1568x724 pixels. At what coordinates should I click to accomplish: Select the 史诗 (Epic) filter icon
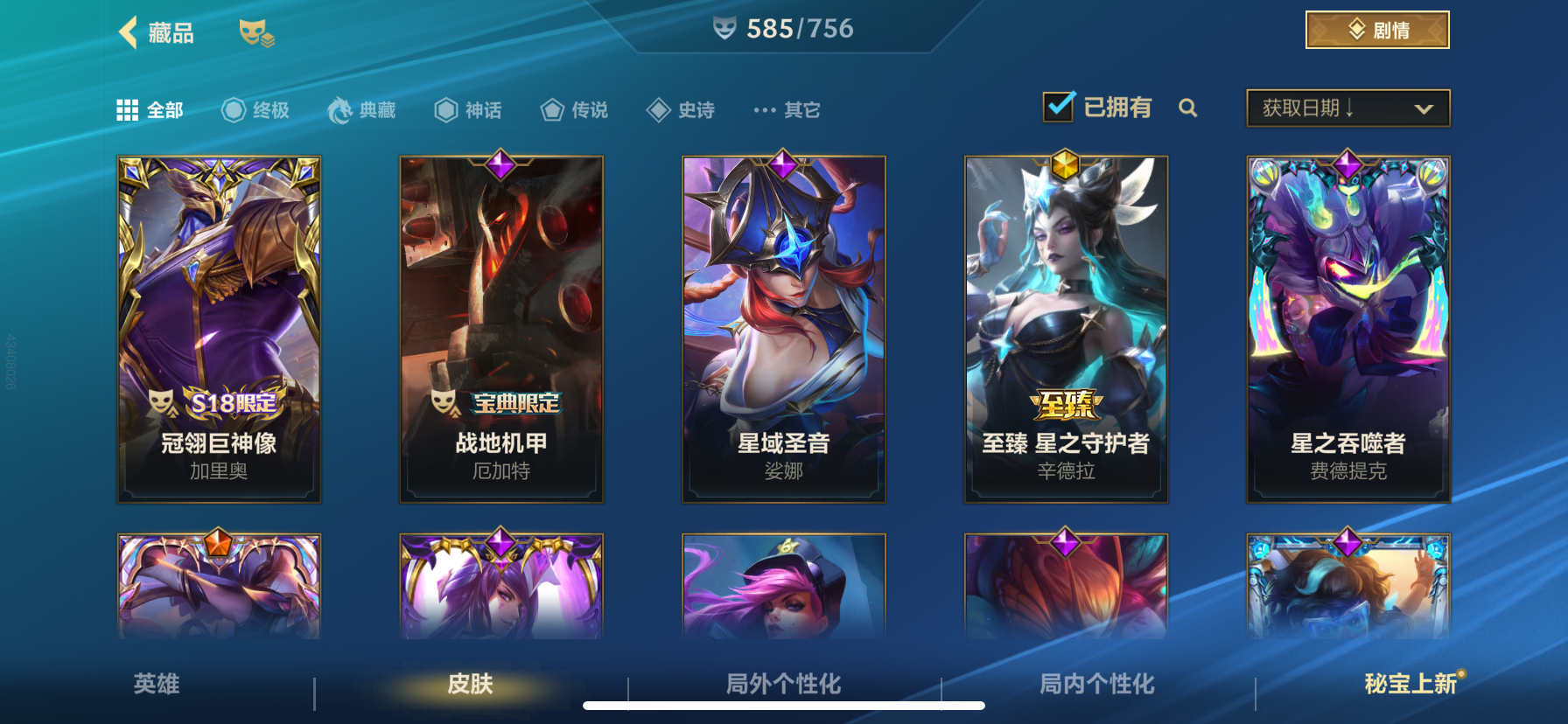659,109
